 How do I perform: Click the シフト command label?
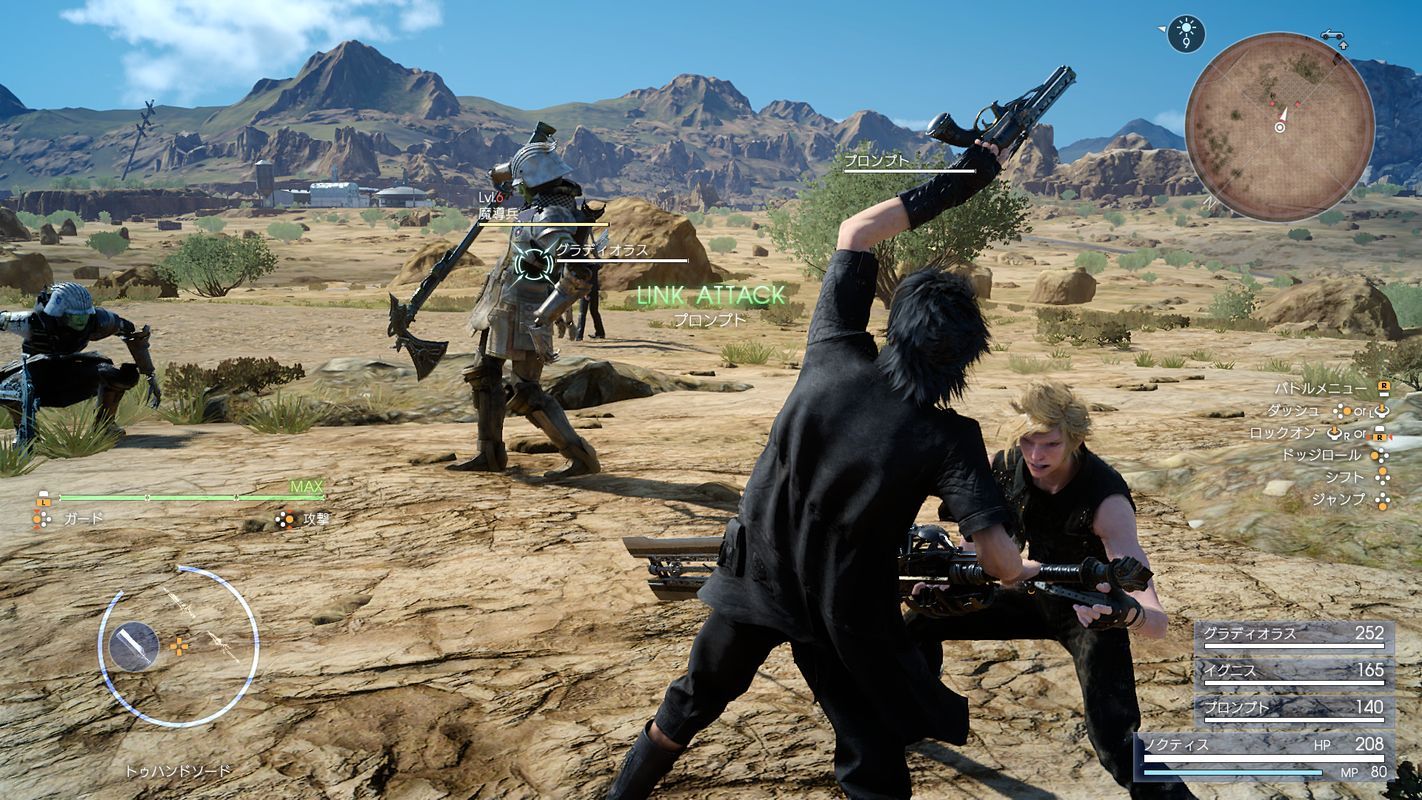coord(1345,478)
